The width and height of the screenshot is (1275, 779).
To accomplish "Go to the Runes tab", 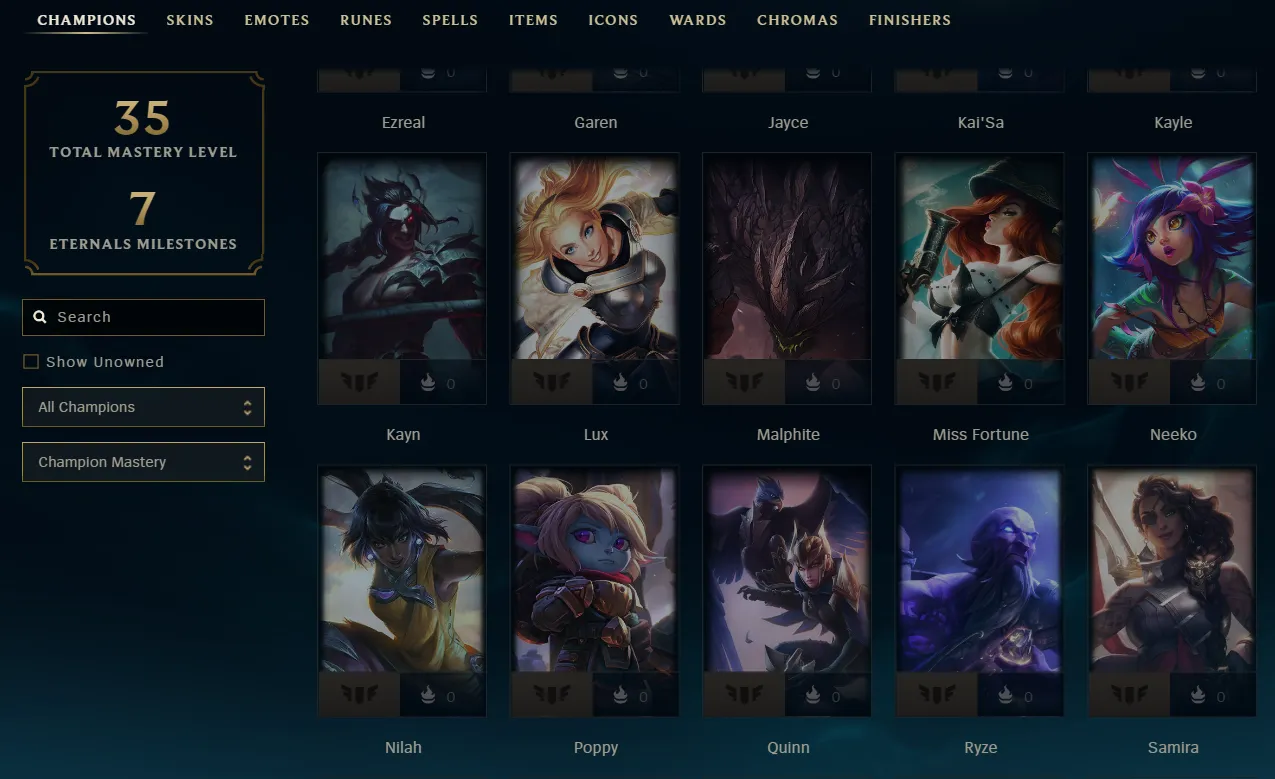I will 366,20.
